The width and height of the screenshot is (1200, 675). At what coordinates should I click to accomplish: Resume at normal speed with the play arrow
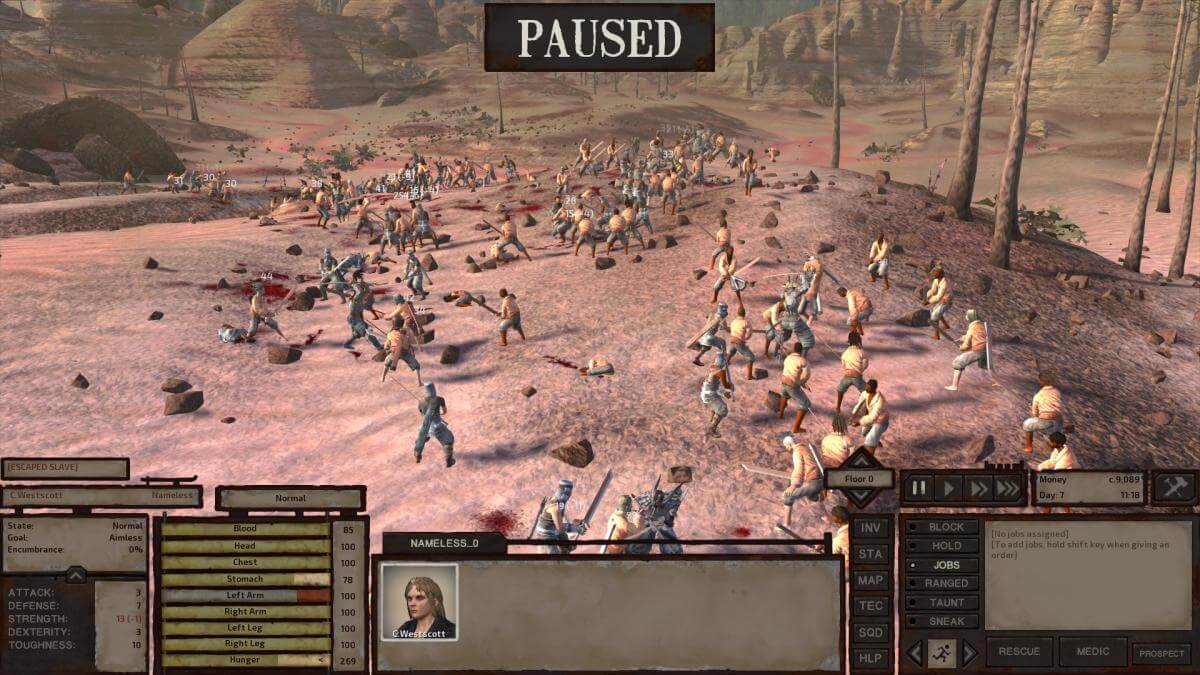950,488
